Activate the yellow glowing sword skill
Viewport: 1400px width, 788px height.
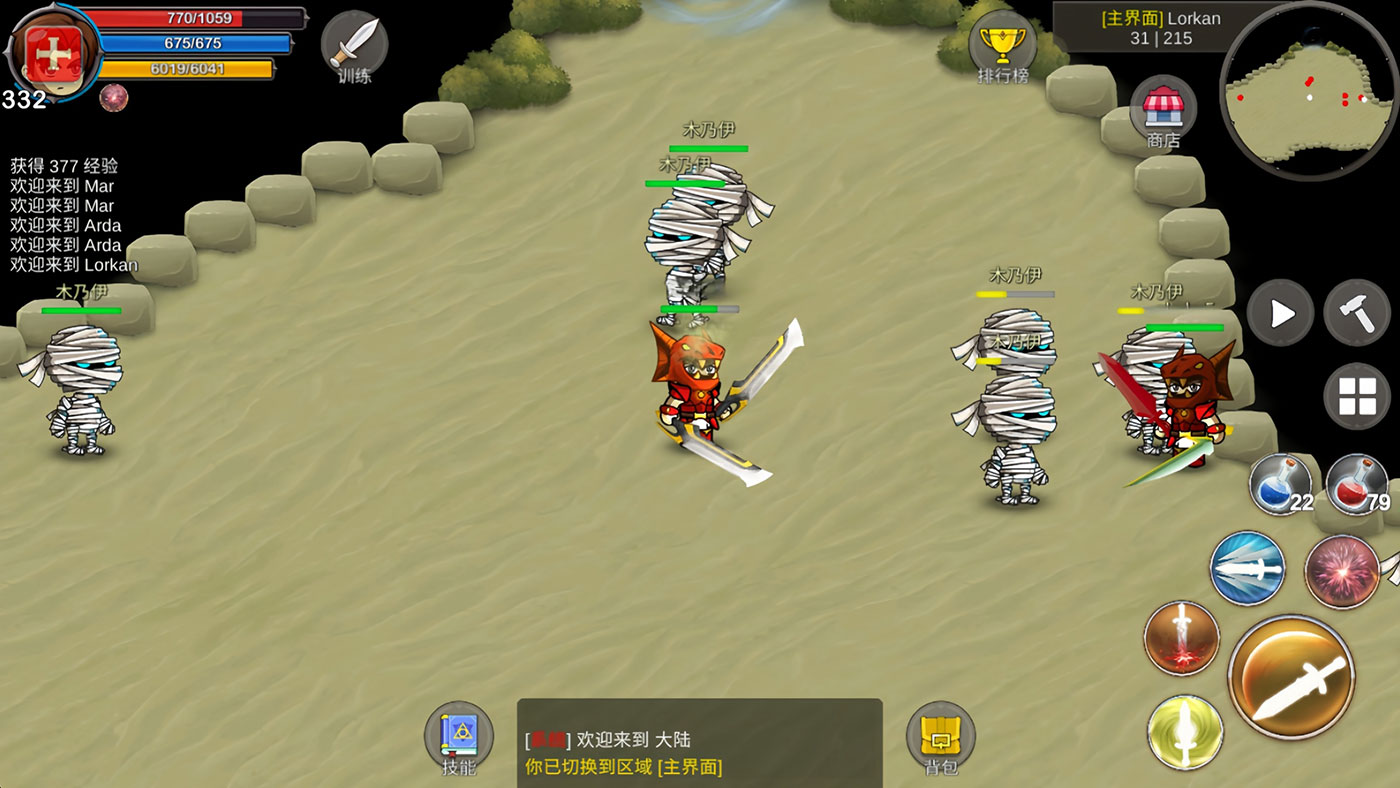1185,732
